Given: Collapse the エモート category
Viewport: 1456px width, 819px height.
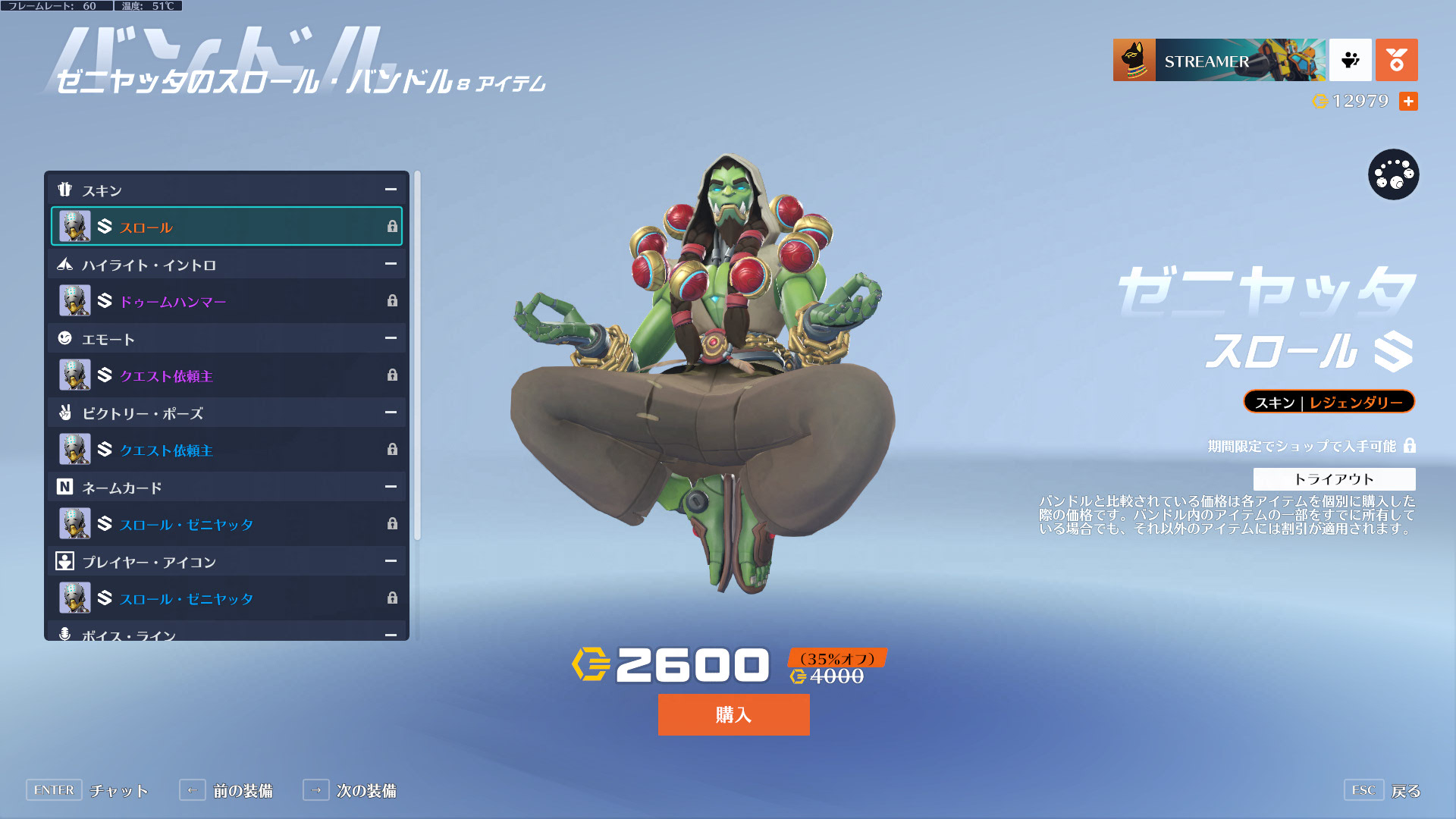Looking at the screenshot, I should coord(391,338).
